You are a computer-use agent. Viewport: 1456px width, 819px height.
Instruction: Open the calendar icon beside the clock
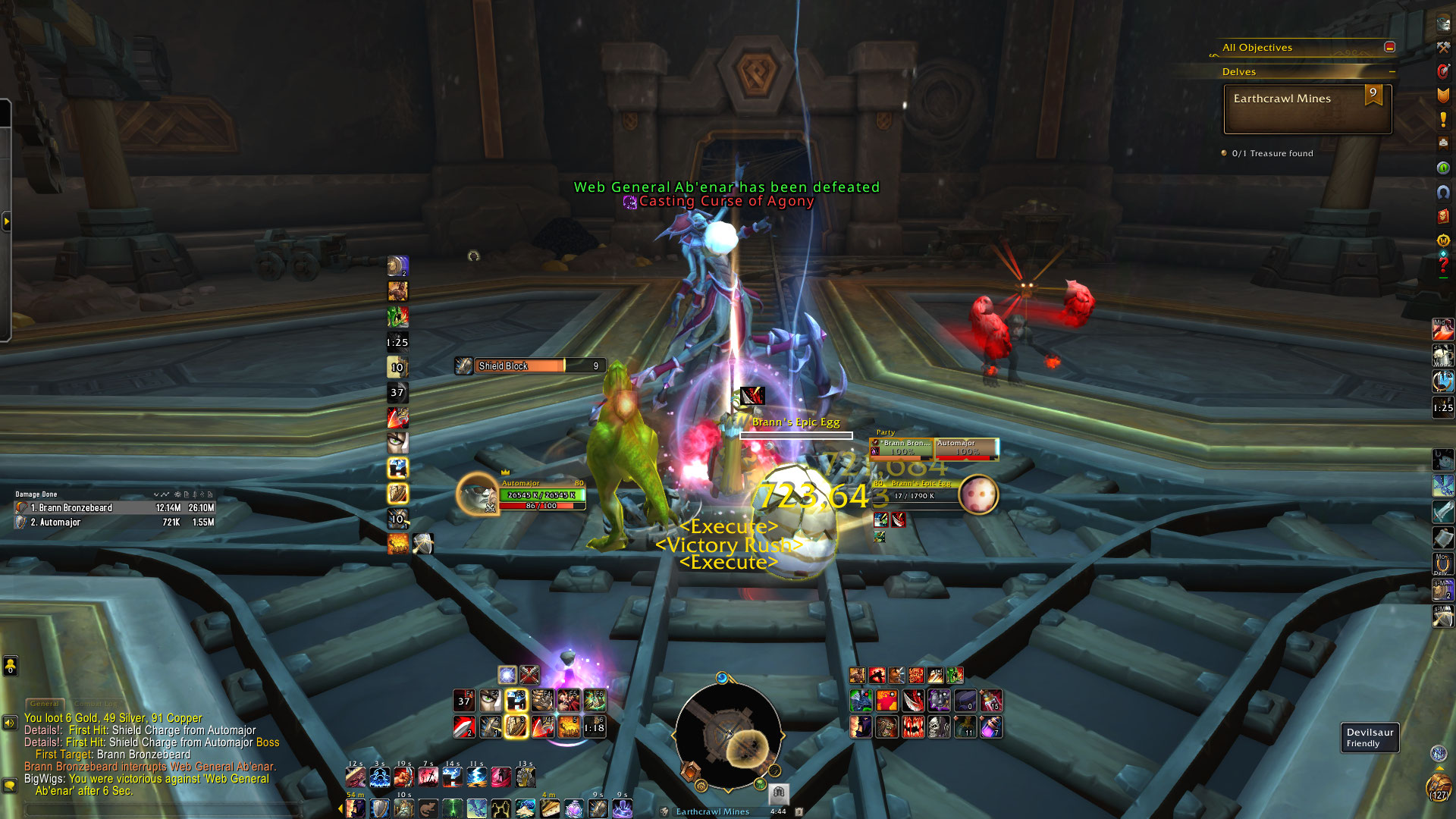tap(799, 811)
